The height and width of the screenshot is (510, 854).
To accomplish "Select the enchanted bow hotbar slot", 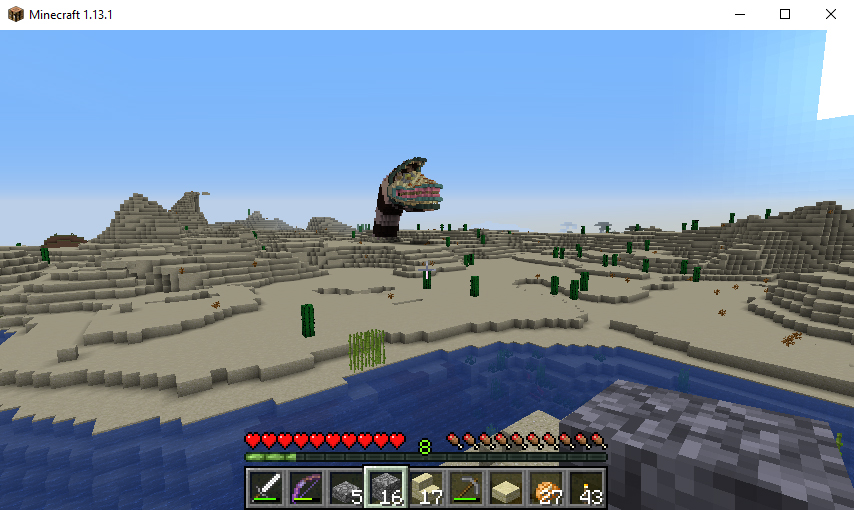I will pyautogui.click(x=306, y=489).
